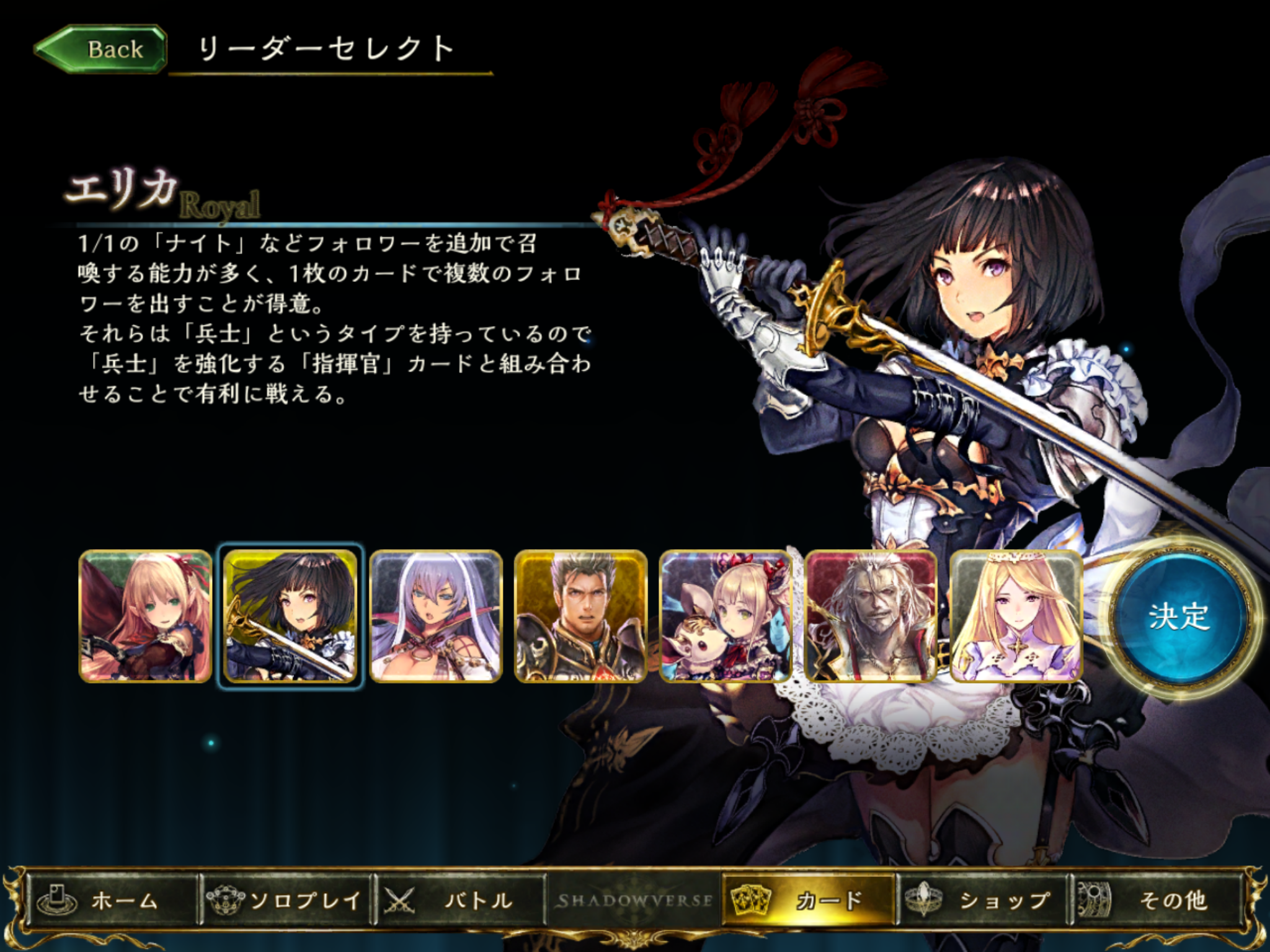The image size is (1270, 952).
Task: Pick the silver-haired witch Isabelle portrait
Action: tap(435, 616)
